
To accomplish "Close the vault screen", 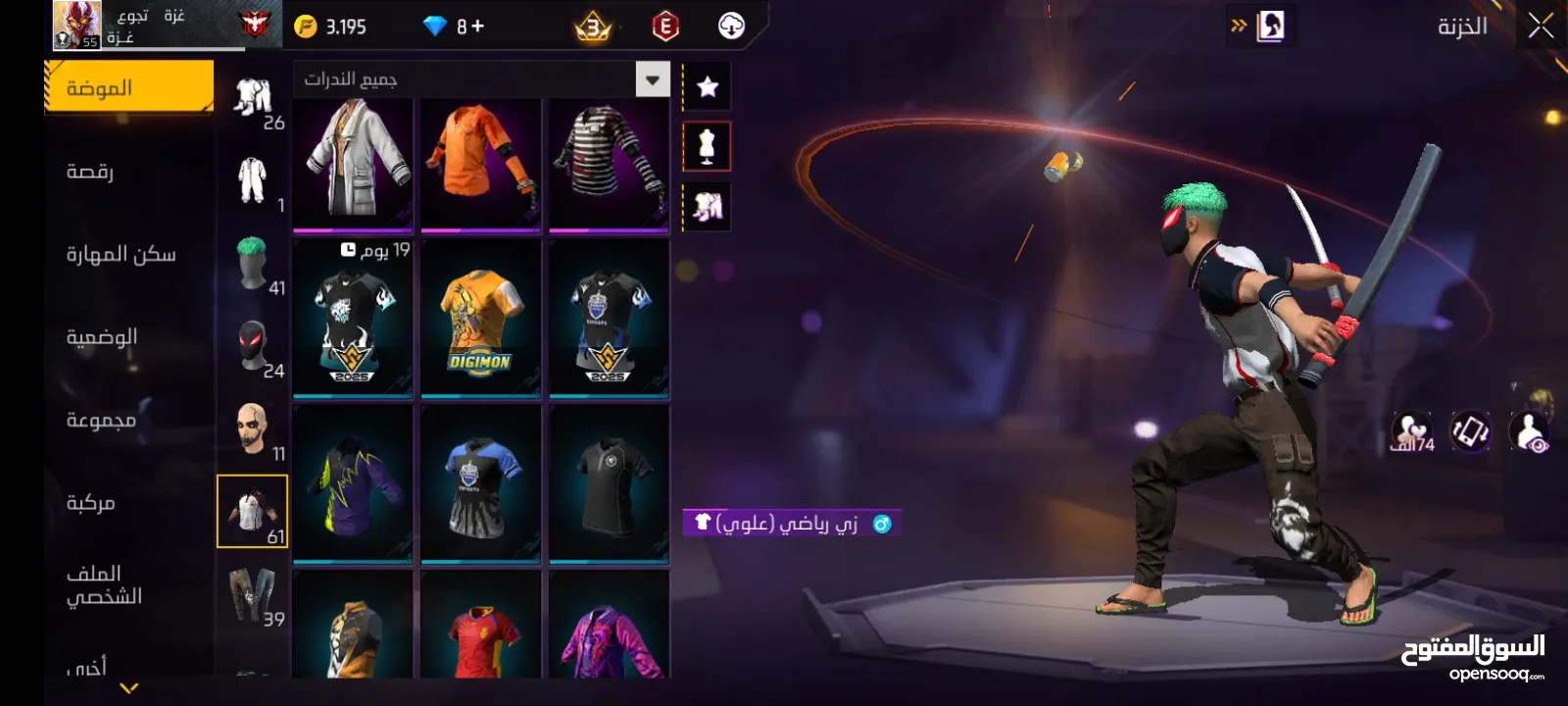I will [1540, 26].
